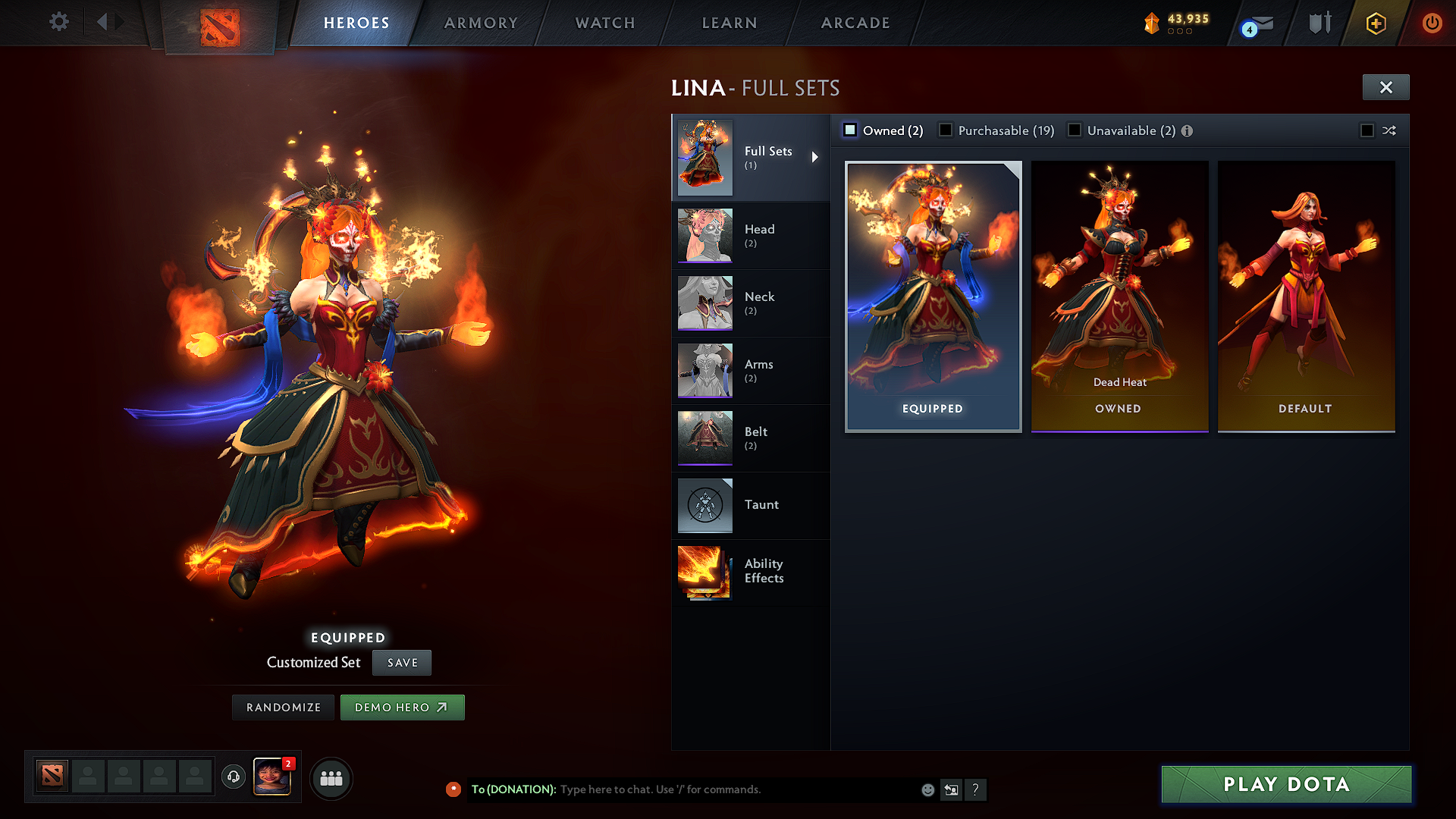The height and width of the screenshot is (819, 1456).
Task: Open the friends list grid icon
Action: [x=330, y=778]
